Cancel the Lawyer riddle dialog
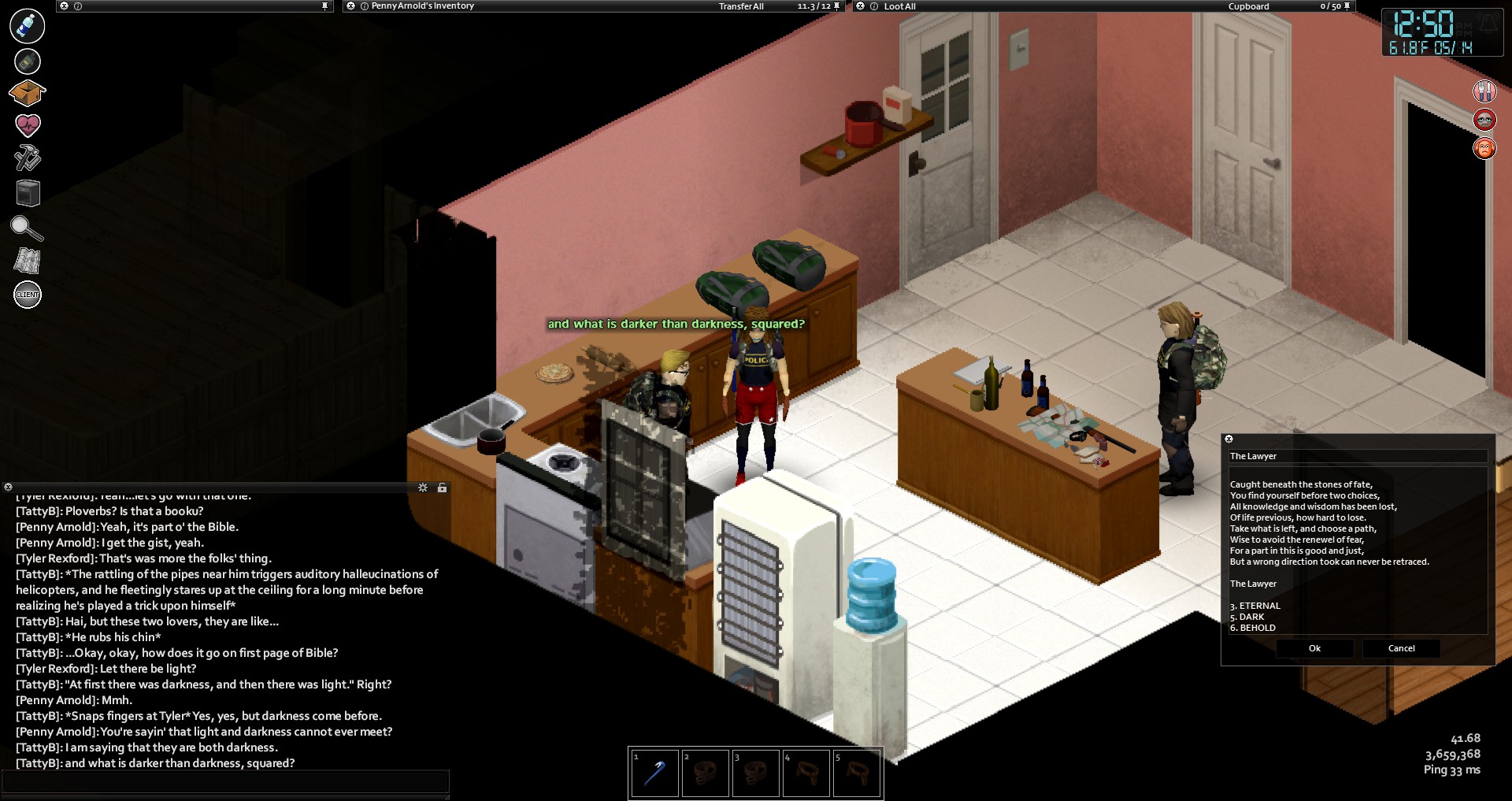 point(1401,648)
